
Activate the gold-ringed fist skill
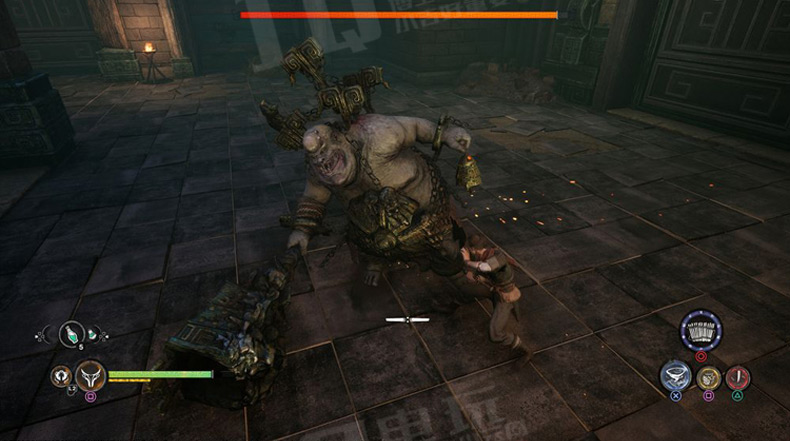708,378
